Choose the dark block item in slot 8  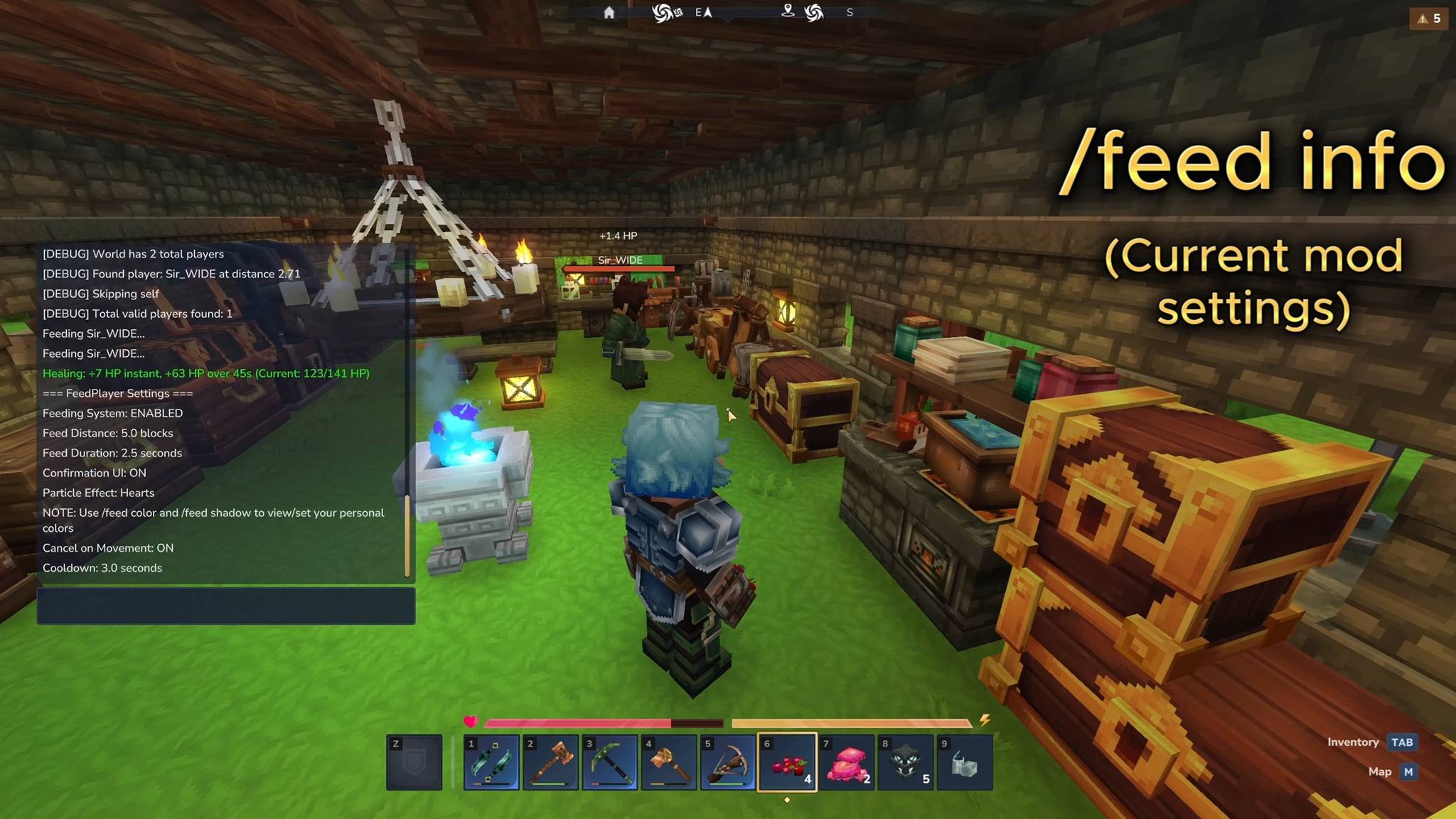[905, 763]
